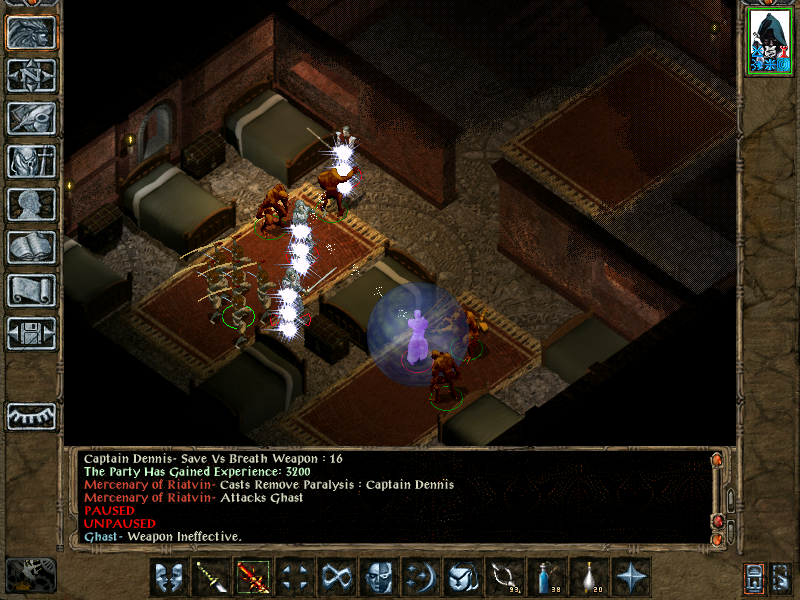Open the character record bust button

pos(31,204)
